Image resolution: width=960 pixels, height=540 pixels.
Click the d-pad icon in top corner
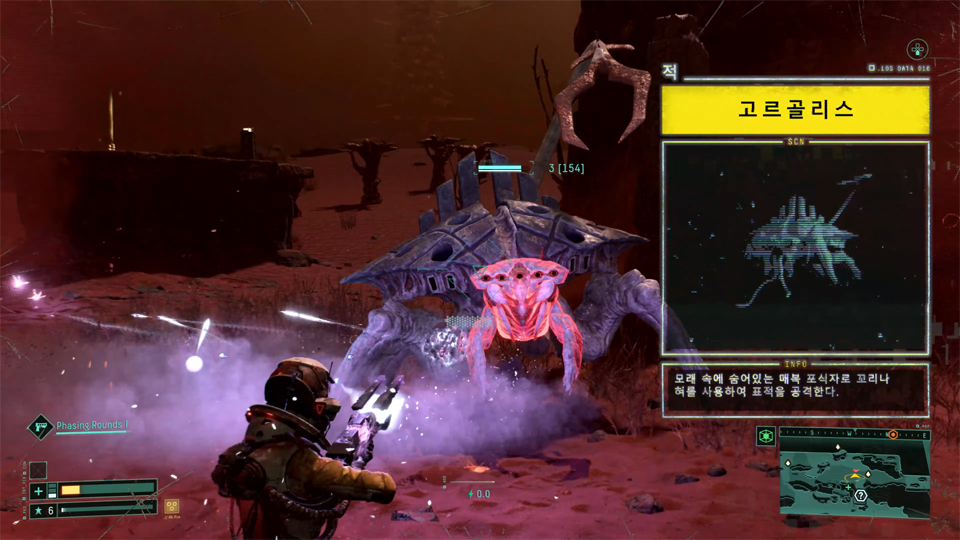point(917,49)
